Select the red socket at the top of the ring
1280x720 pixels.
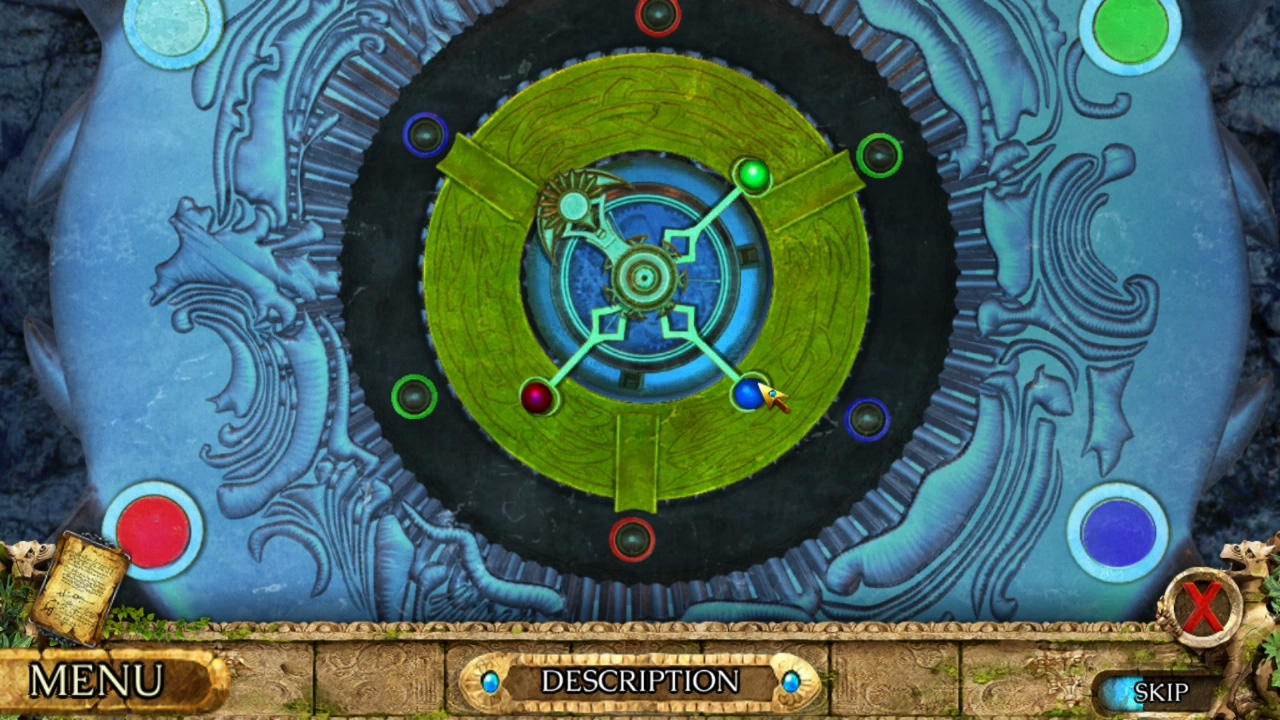[657, 14]
